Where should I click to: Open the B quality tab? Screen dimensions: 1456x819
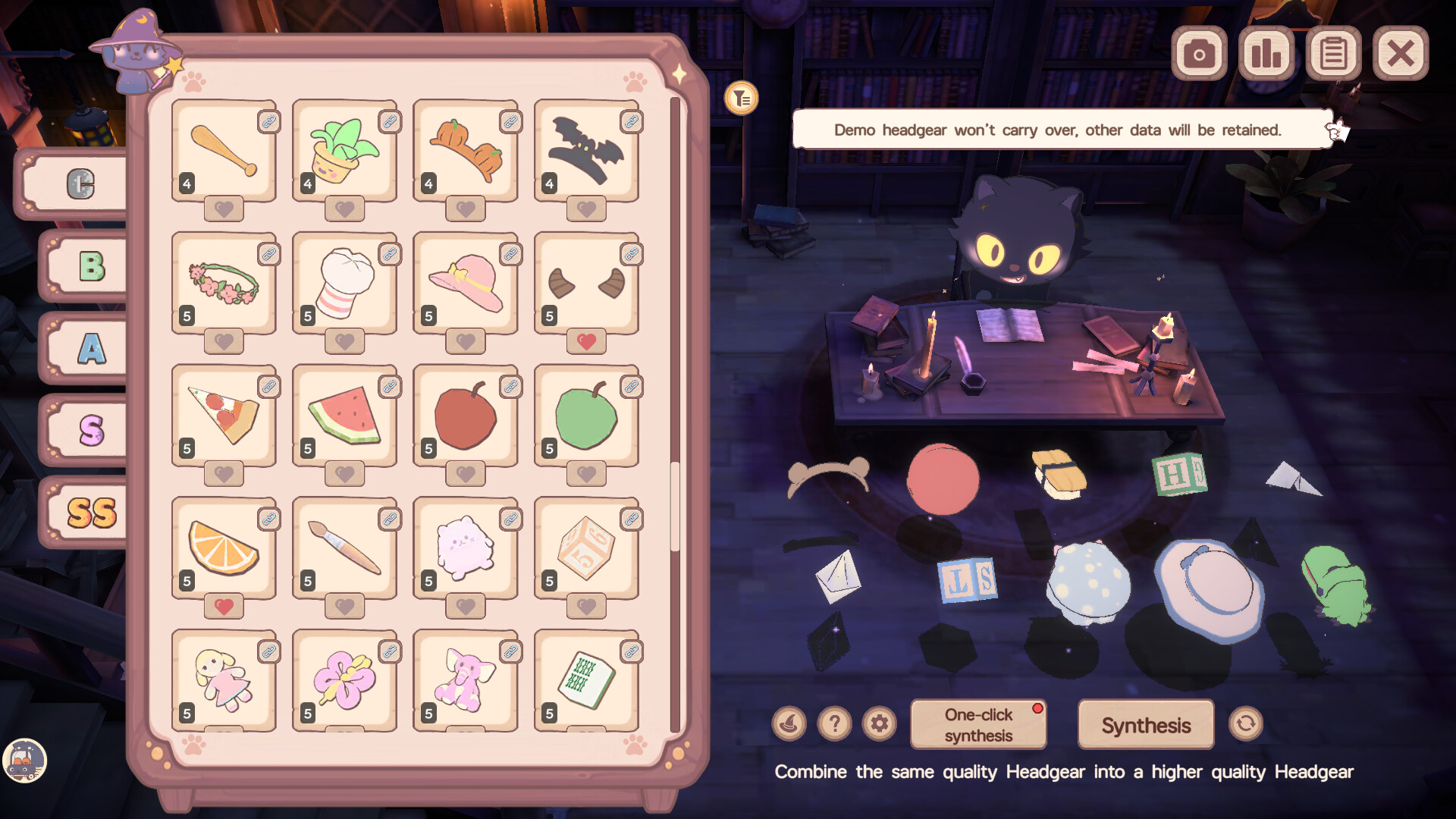coord(91,266)
